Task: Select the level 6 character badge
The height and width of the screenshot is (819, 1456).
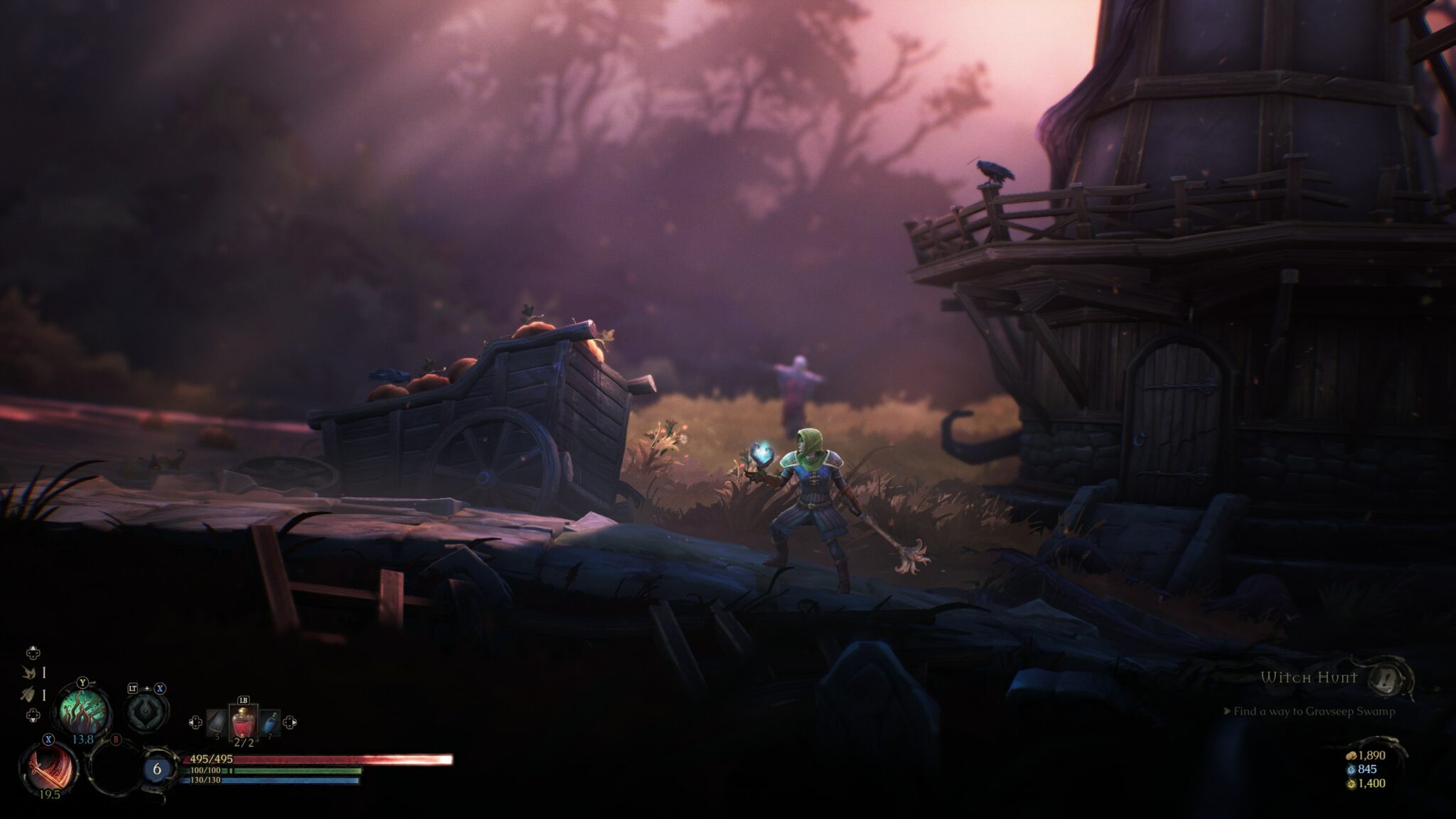Action: tap(157, 769)
